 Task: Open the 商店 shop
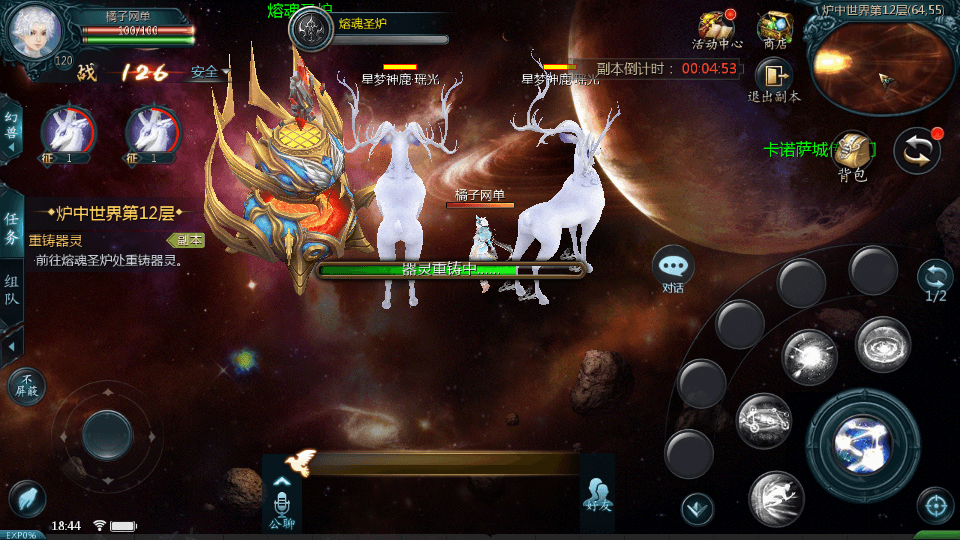pyautogui.click(x=774, y=29)
